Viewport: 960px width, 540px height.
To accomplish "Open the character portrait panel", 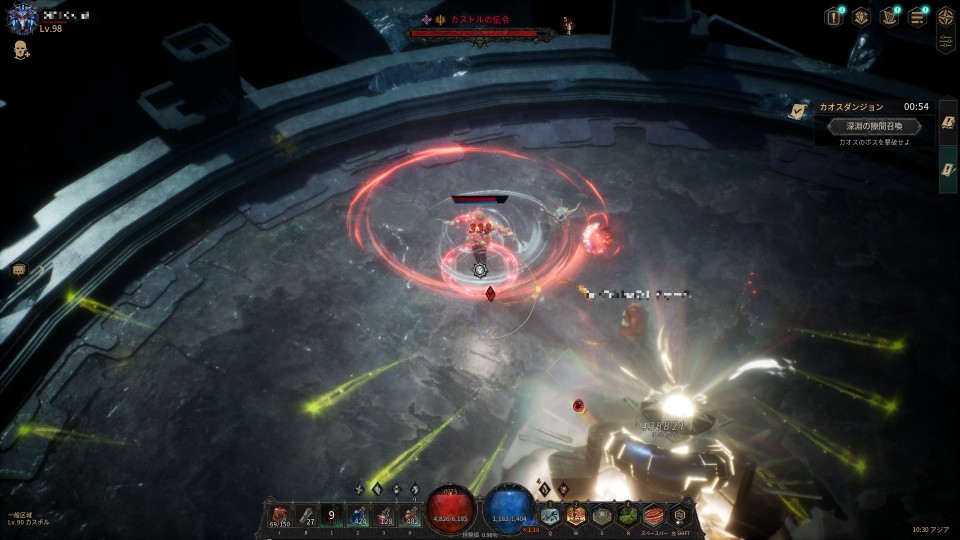I will pos(22,19).
